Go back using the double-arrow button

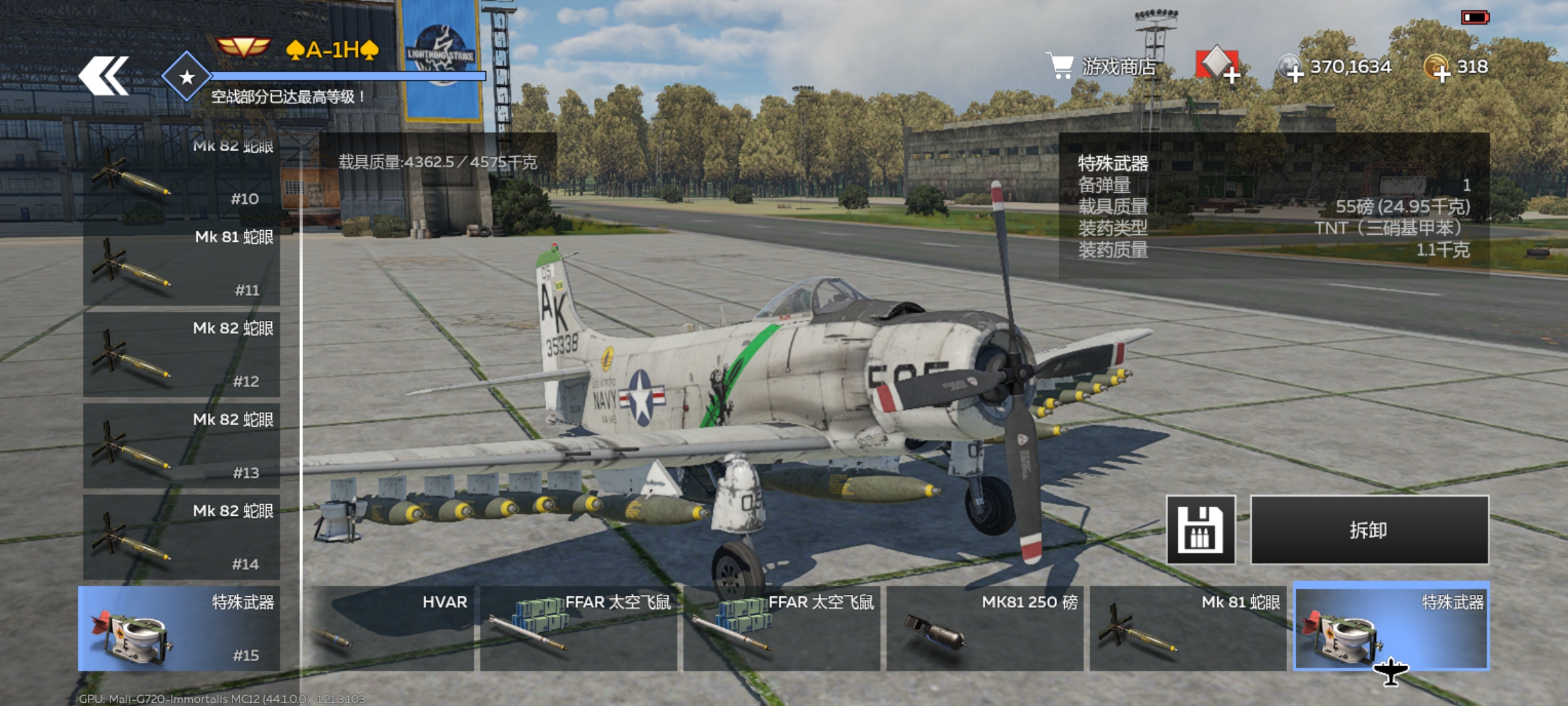click(103, 76)
